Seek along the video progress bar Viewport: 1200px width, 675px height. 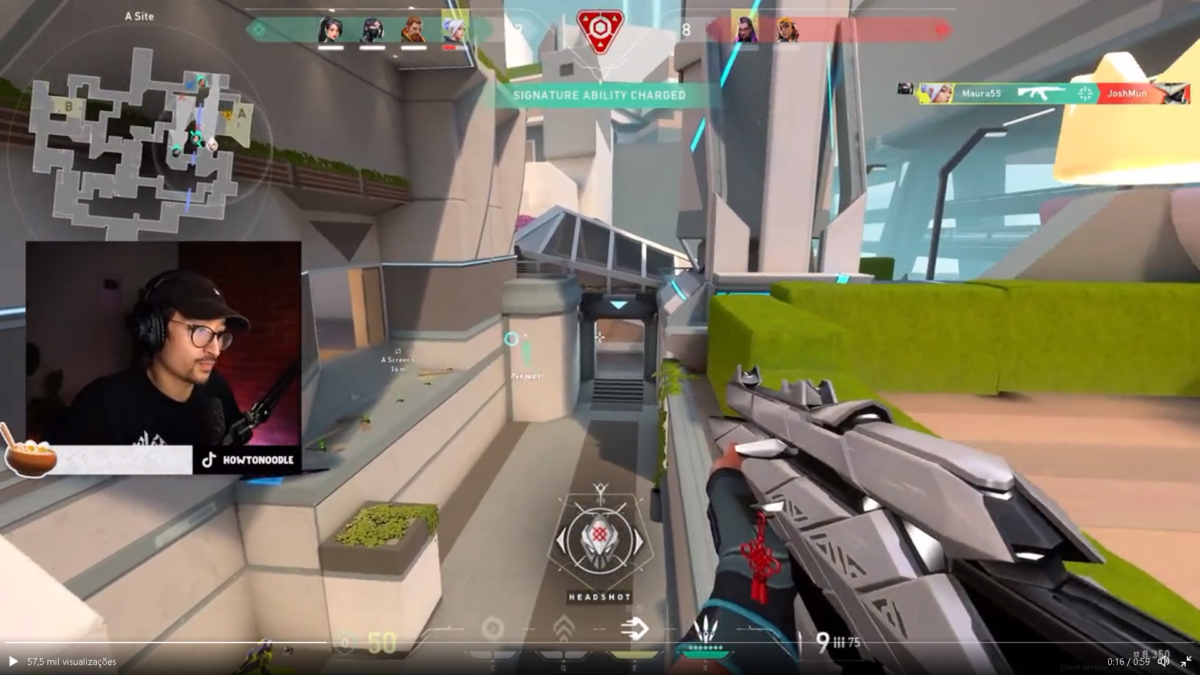(x=600, y=642)
